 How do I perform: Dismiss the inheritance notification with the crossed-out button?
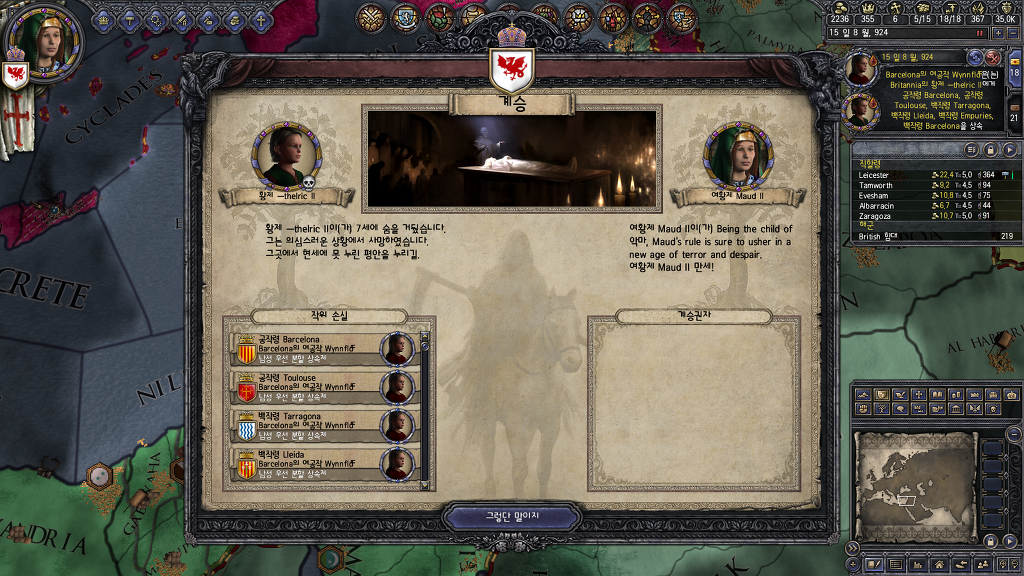coord(994,58)
